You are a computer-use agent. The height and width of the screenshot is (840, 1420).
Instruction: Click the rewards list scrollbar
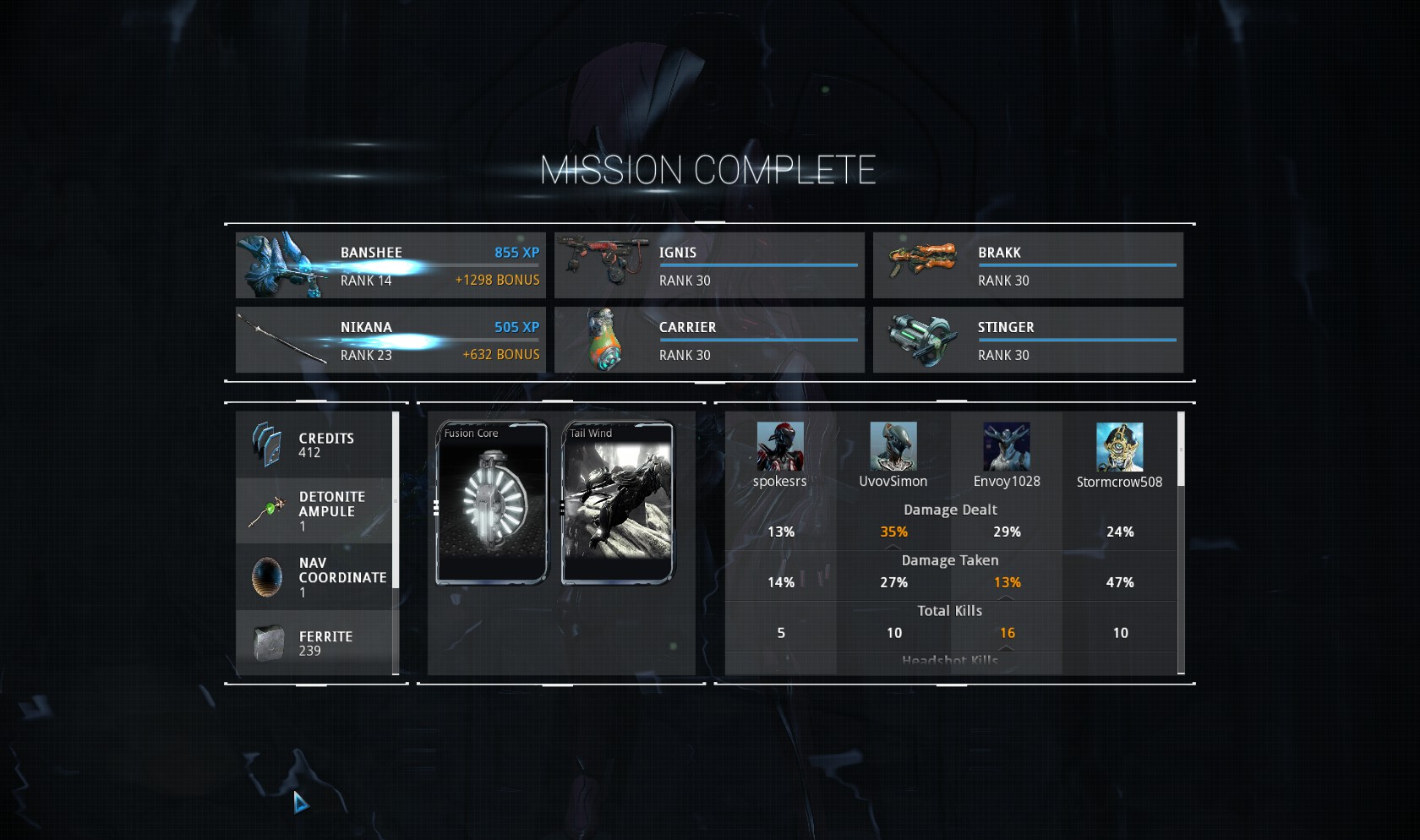click(x=396, y=499)
